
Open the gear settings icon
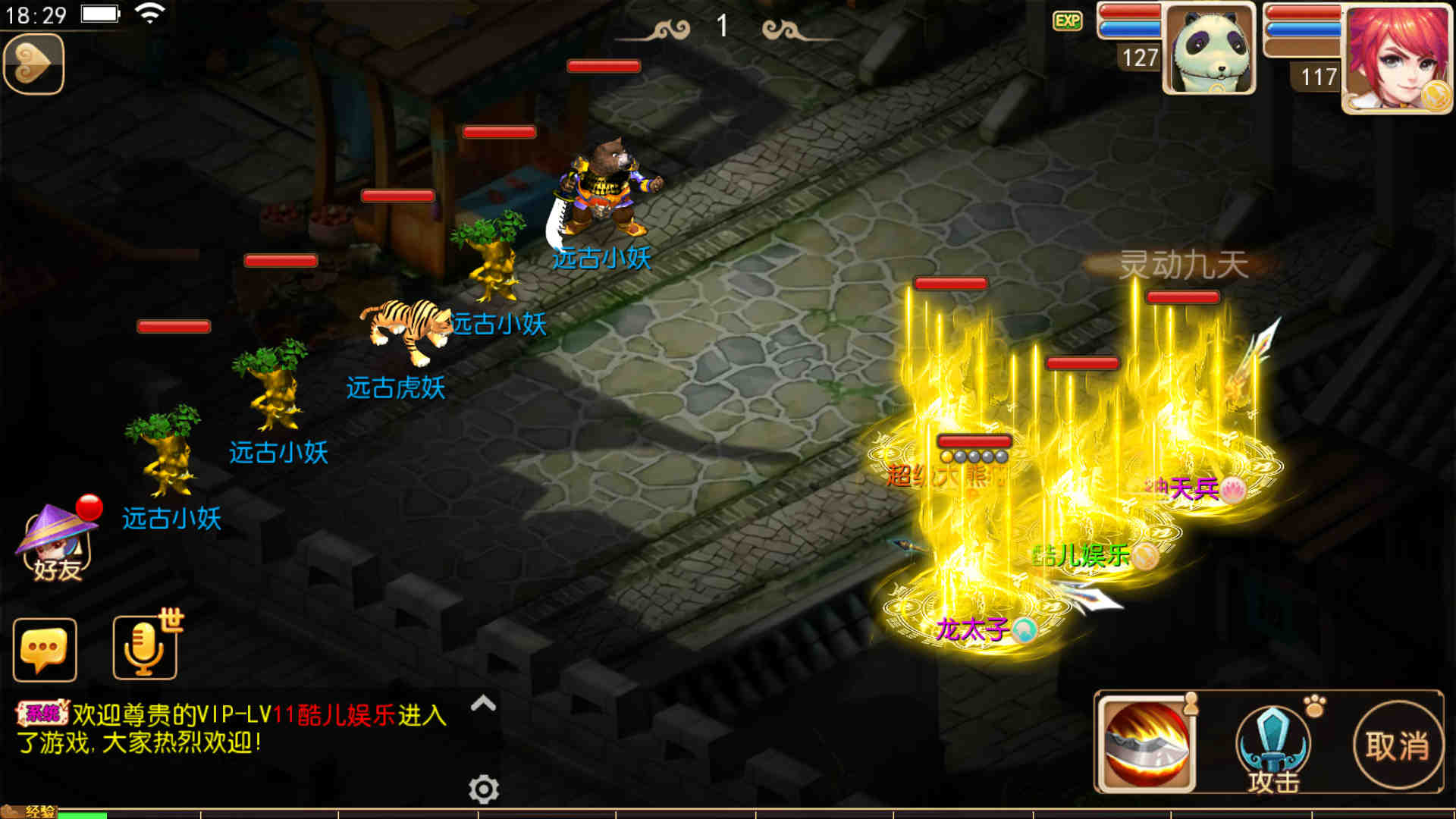point(484,789)
